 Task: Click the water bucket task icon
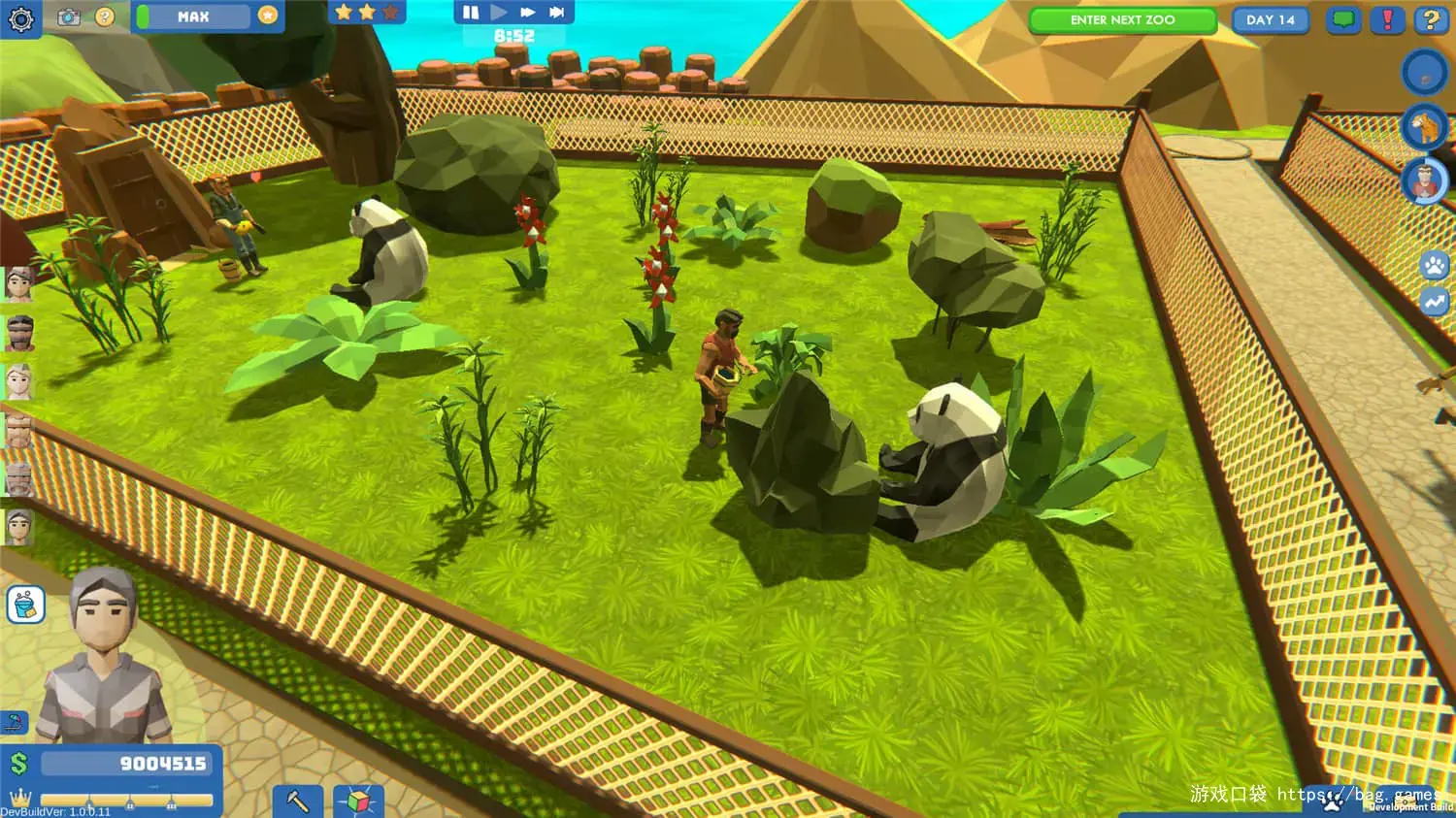[26, 605]
